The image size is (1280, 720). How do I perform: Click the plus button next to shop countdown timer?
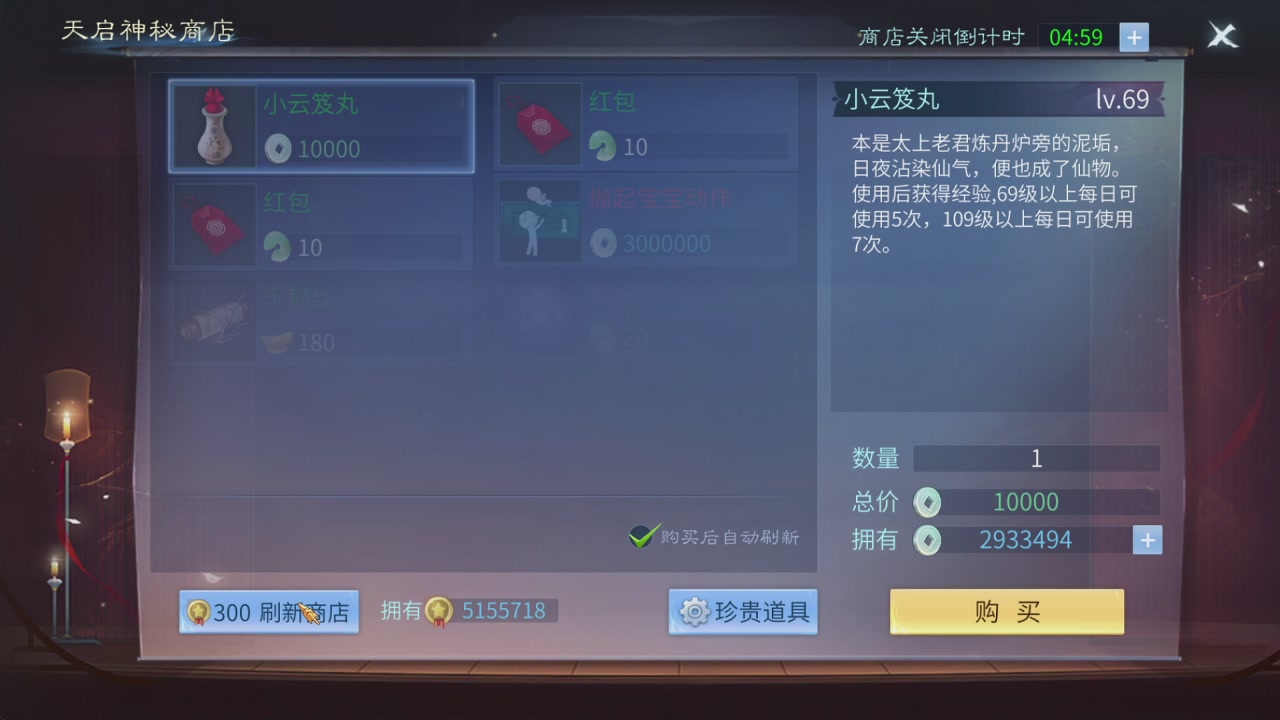(1133, 37)
